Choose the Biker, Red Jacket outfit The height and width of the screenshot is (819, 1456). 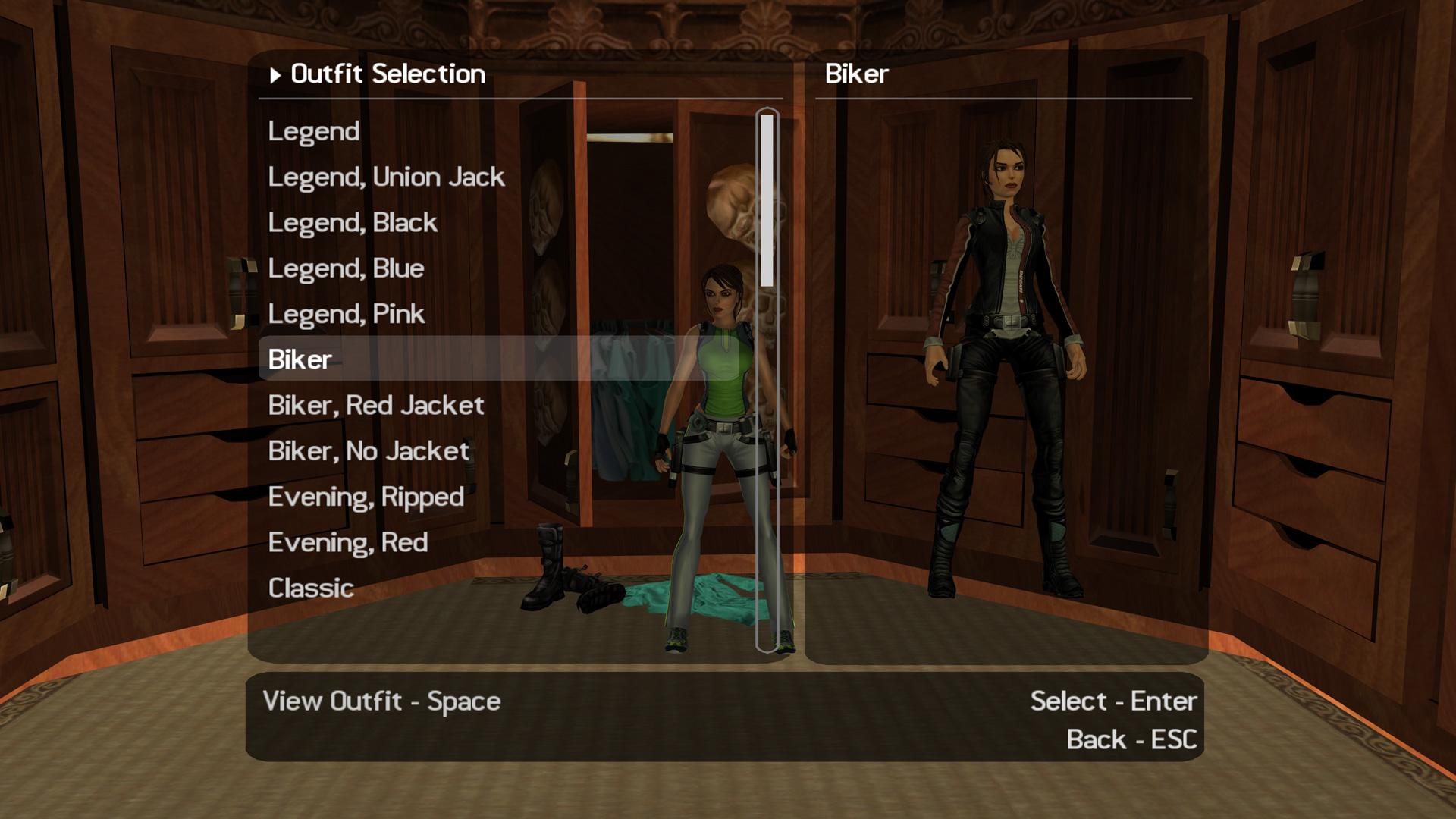(375, 405)
